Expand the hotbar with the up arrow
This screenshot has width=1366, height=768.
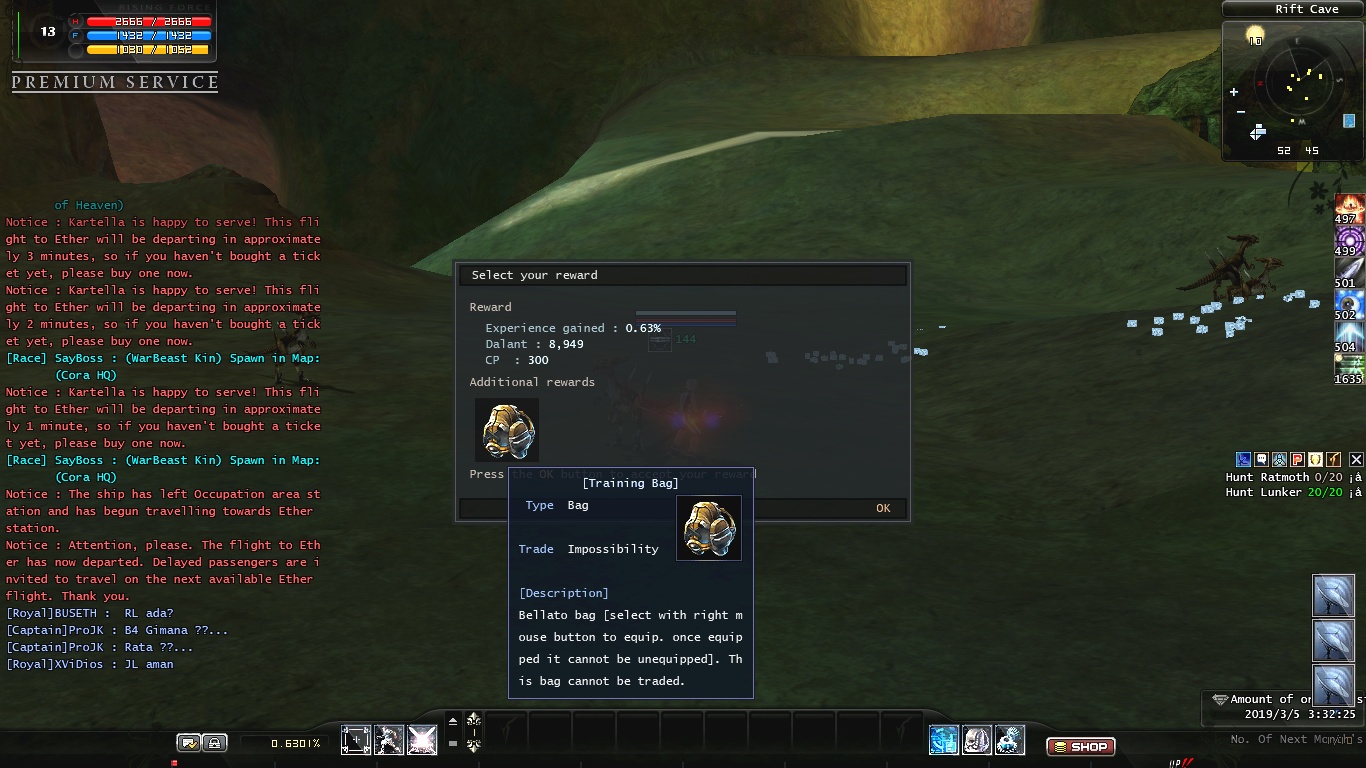point(453,720)
